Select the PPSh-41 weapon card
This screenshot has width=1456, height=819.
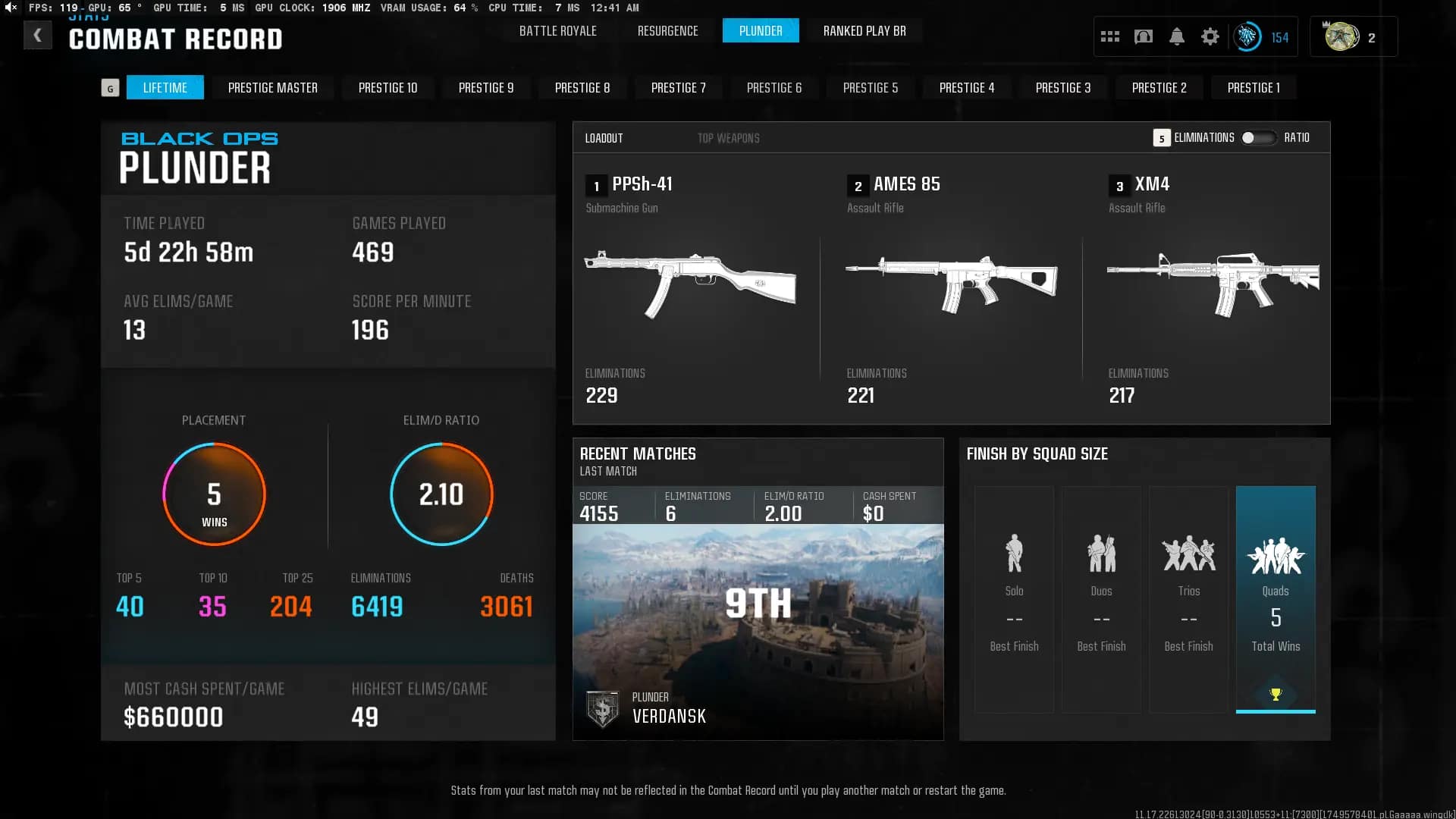pyautogui.click(x=690, y=288)
